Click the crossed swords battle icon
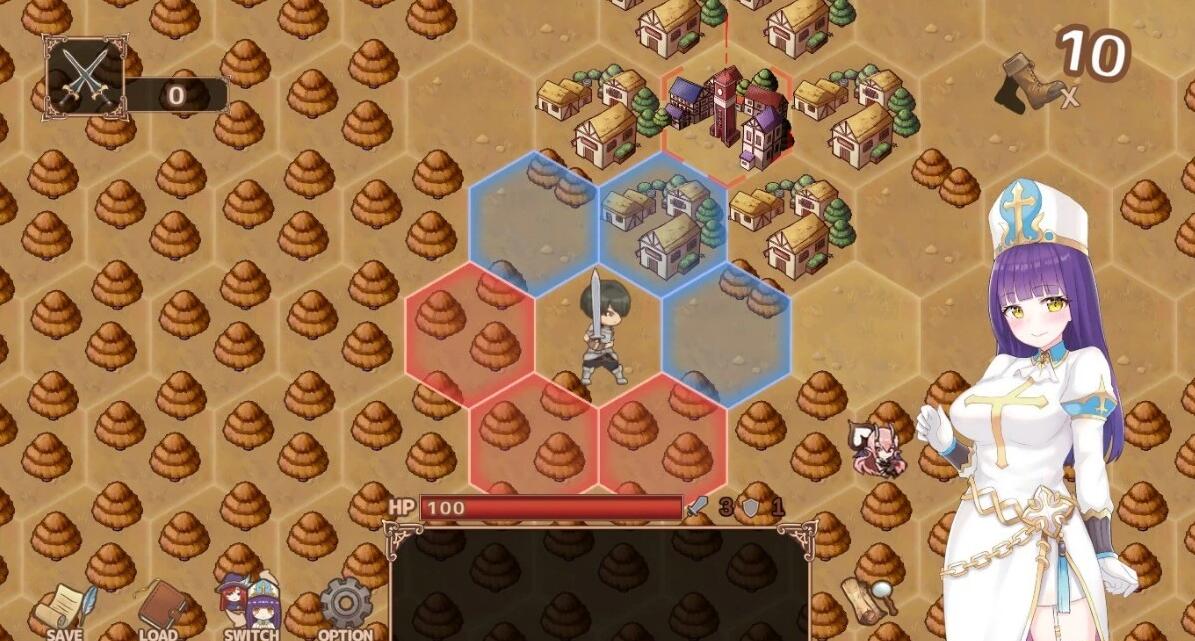The width and height of the screenshot is (1195, 641). 84,77
